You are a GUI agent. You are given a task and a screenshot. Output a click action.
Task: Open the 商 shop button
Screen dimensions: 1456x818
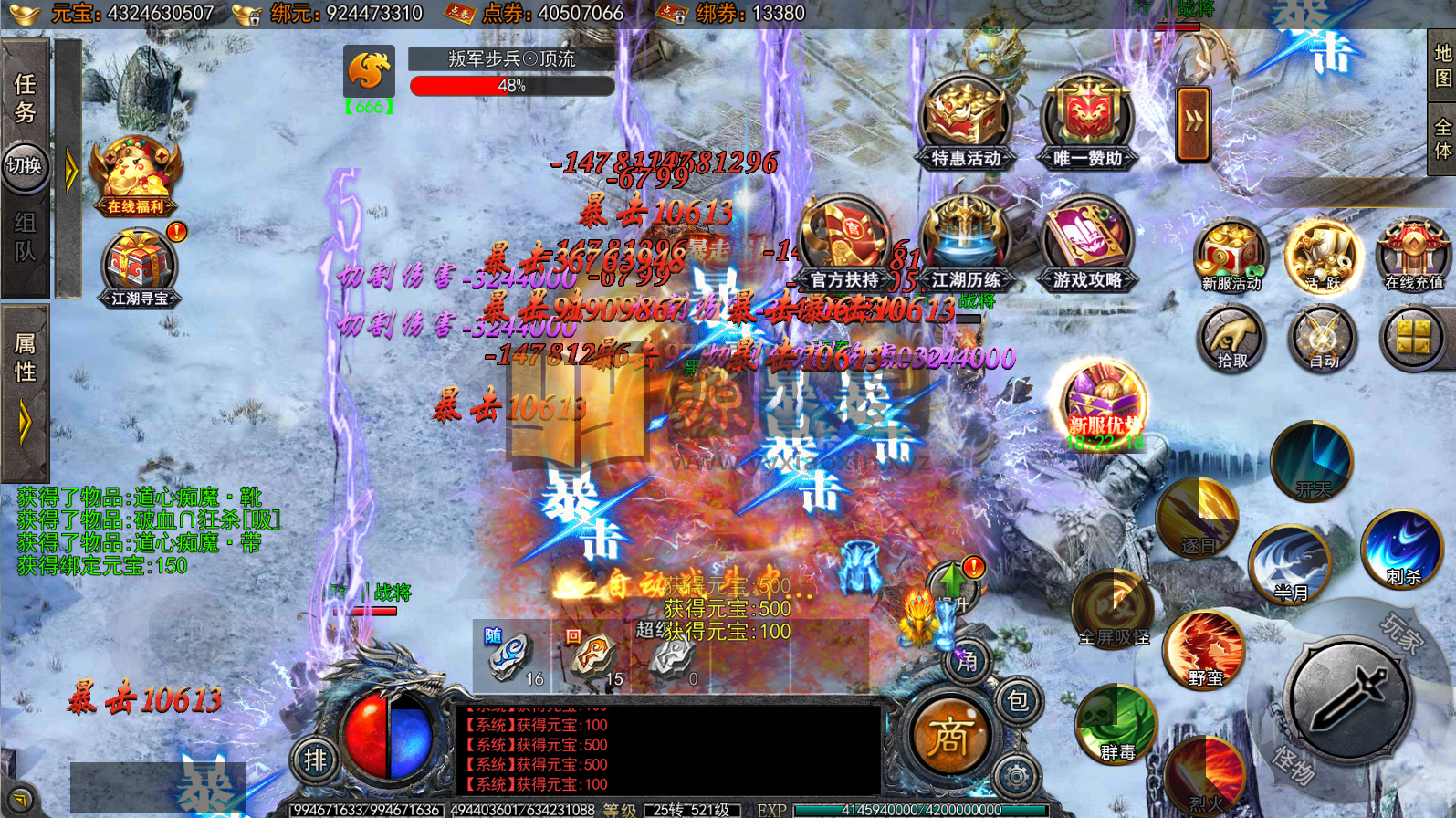coord(949,736)
